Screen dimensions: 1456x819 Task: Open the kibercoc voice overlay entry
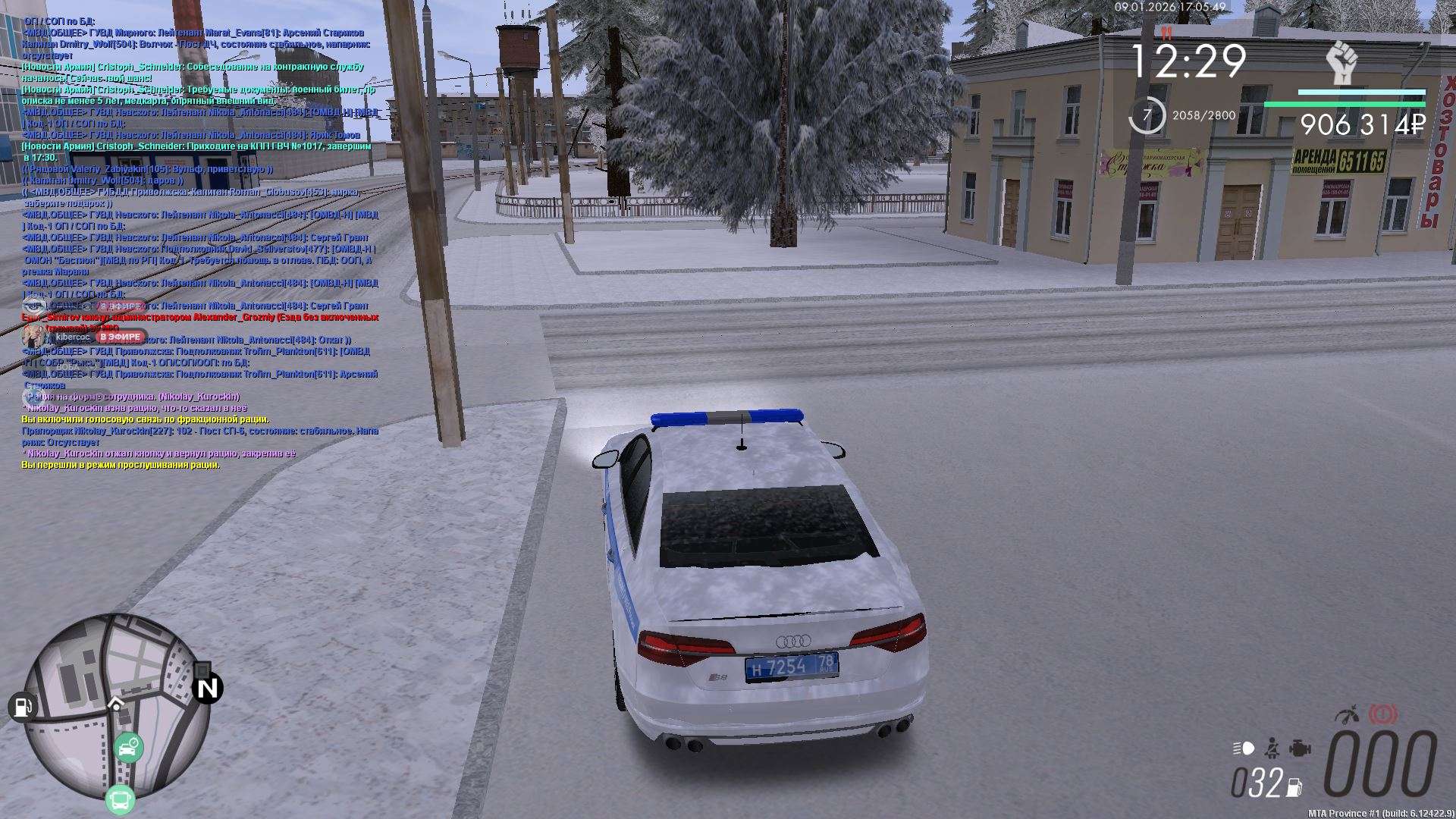74,337
